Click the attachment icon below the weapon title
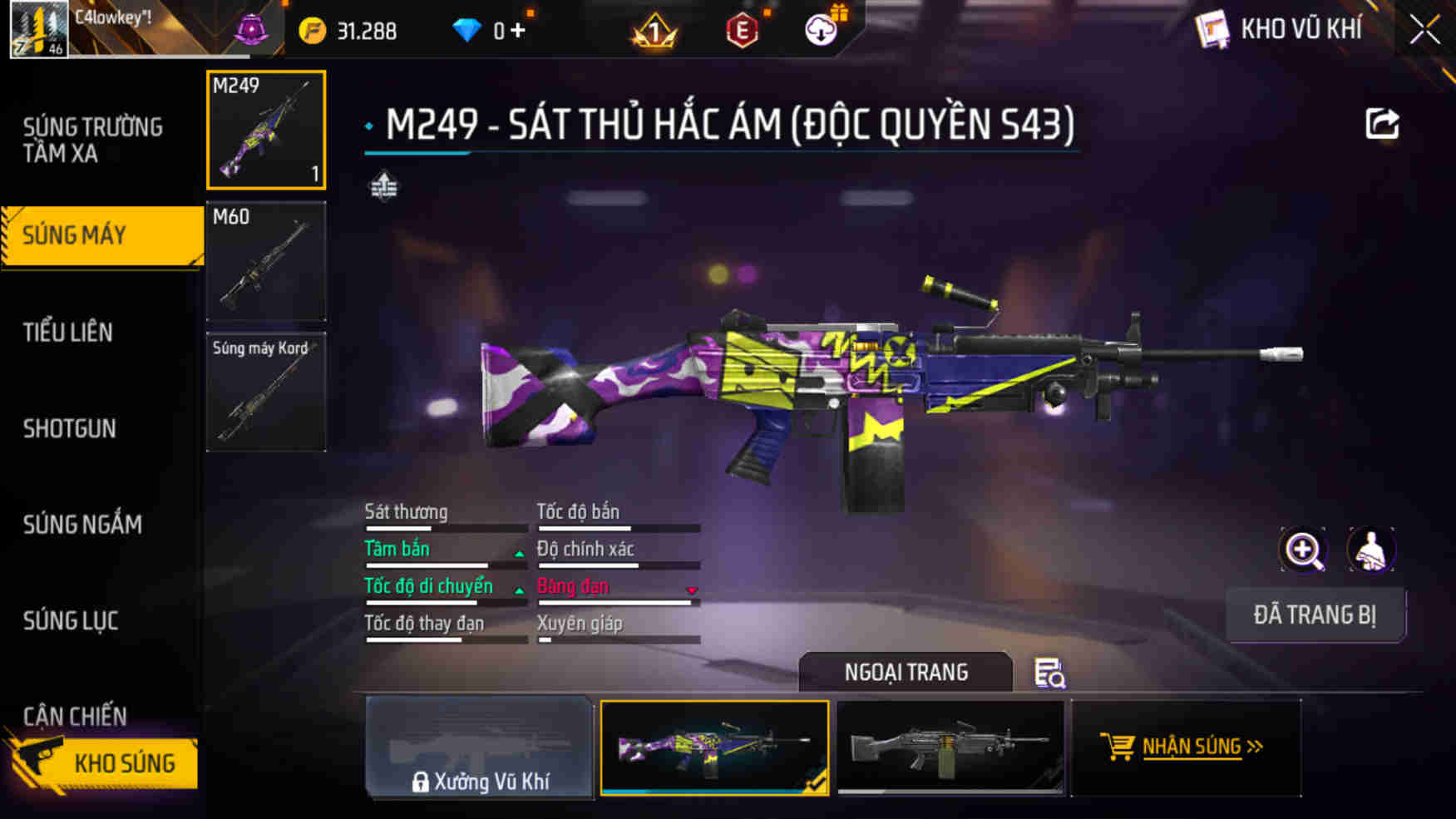Screen dimensions: 1456x819 point(383,187)
